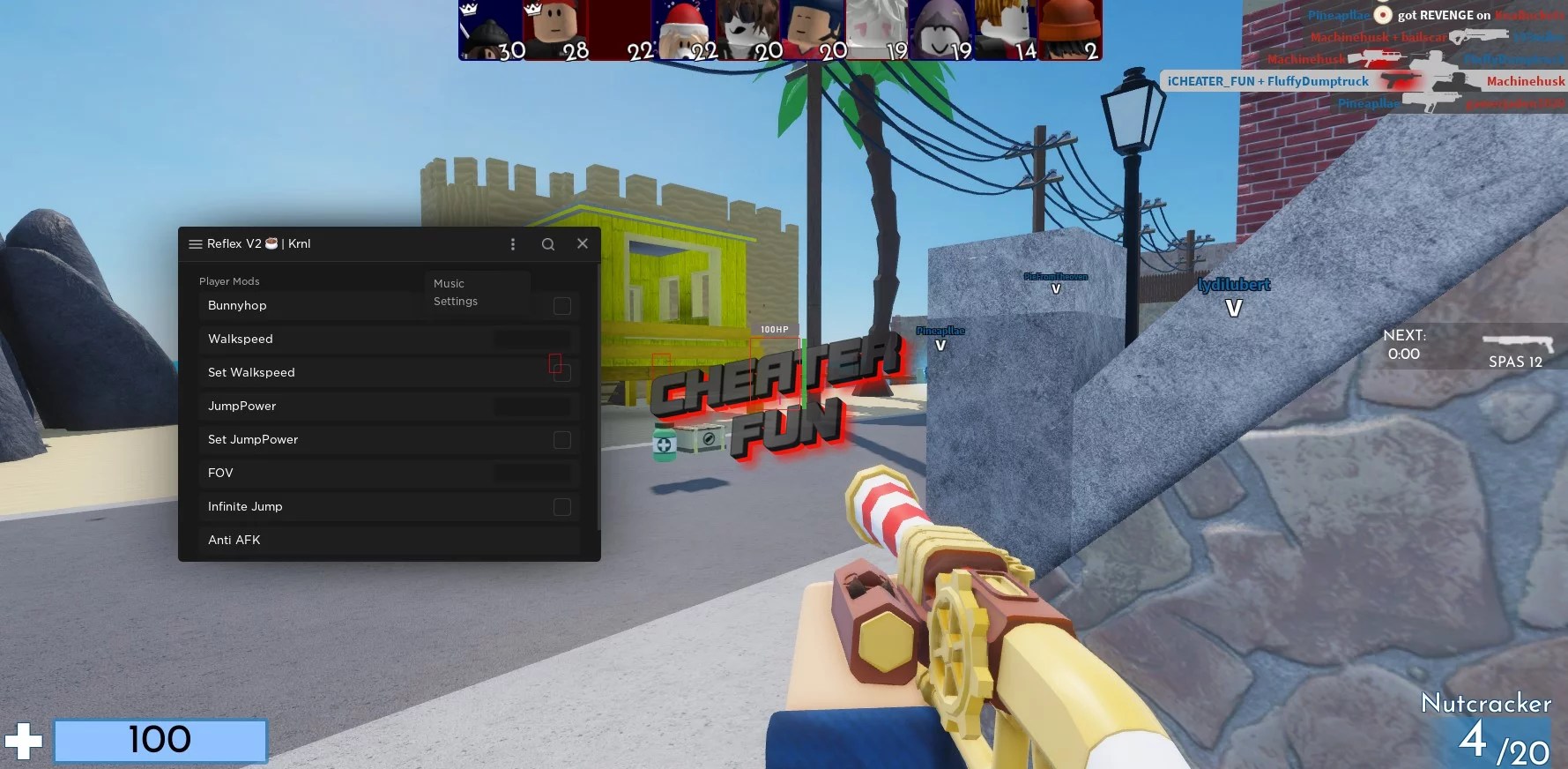Select Music from the menu
The image size is (1568, 769).
pos(450,283)
